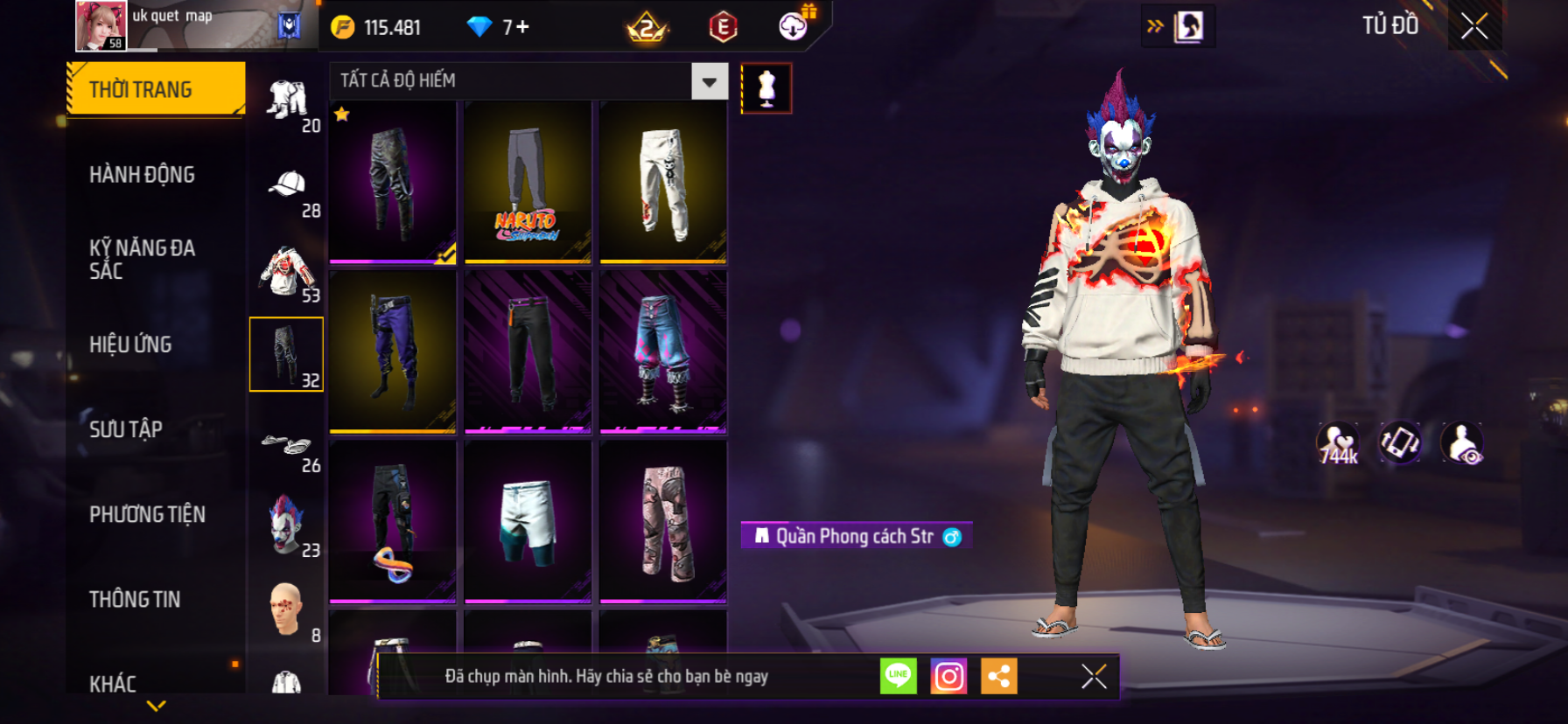Show the Thông Tin tab
Viewport: 1568px width, 724px height.
point(135,599)
